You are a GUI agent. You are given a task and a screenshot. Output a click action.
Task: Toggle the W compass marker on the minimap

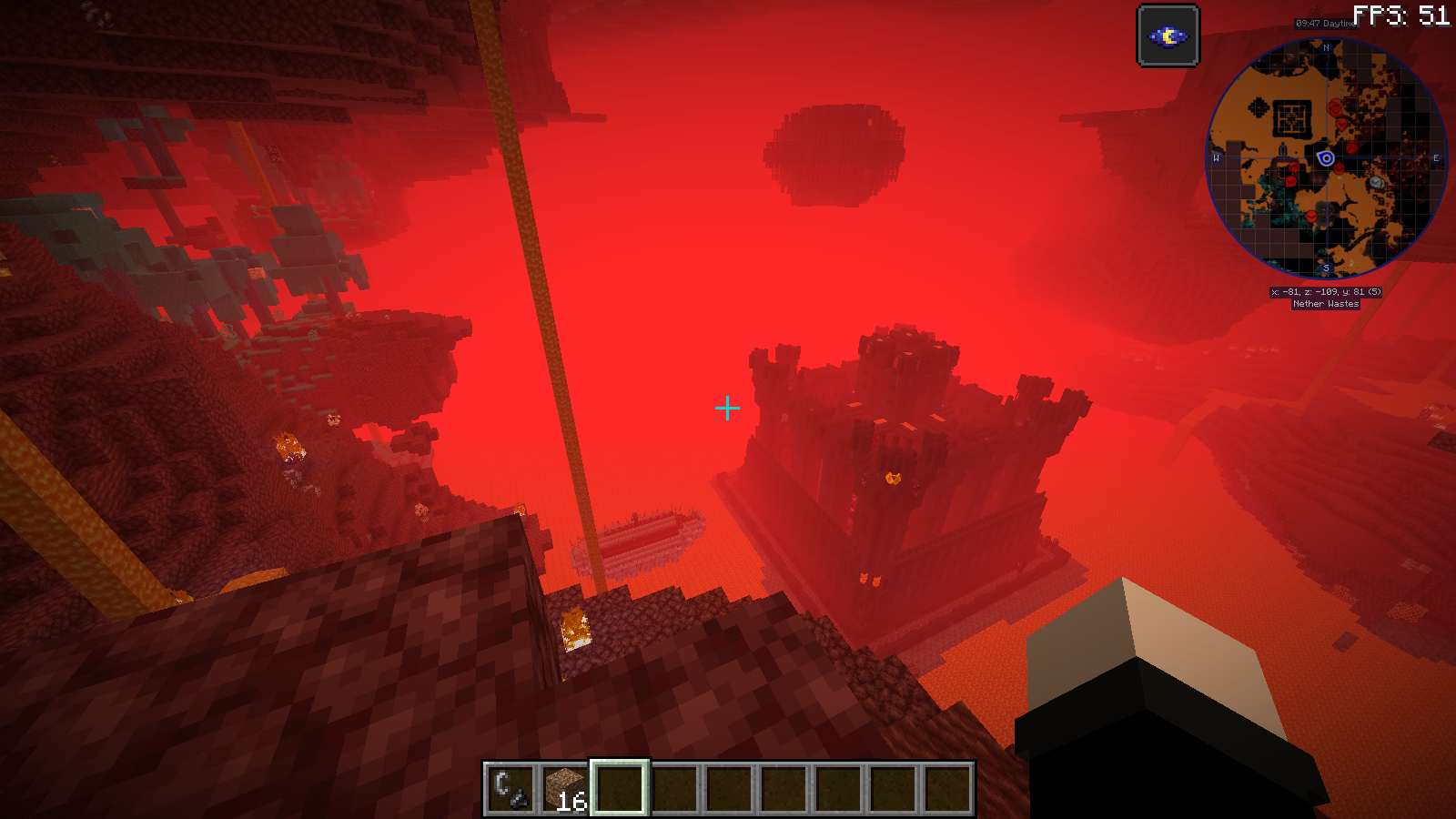[1216, 158]
